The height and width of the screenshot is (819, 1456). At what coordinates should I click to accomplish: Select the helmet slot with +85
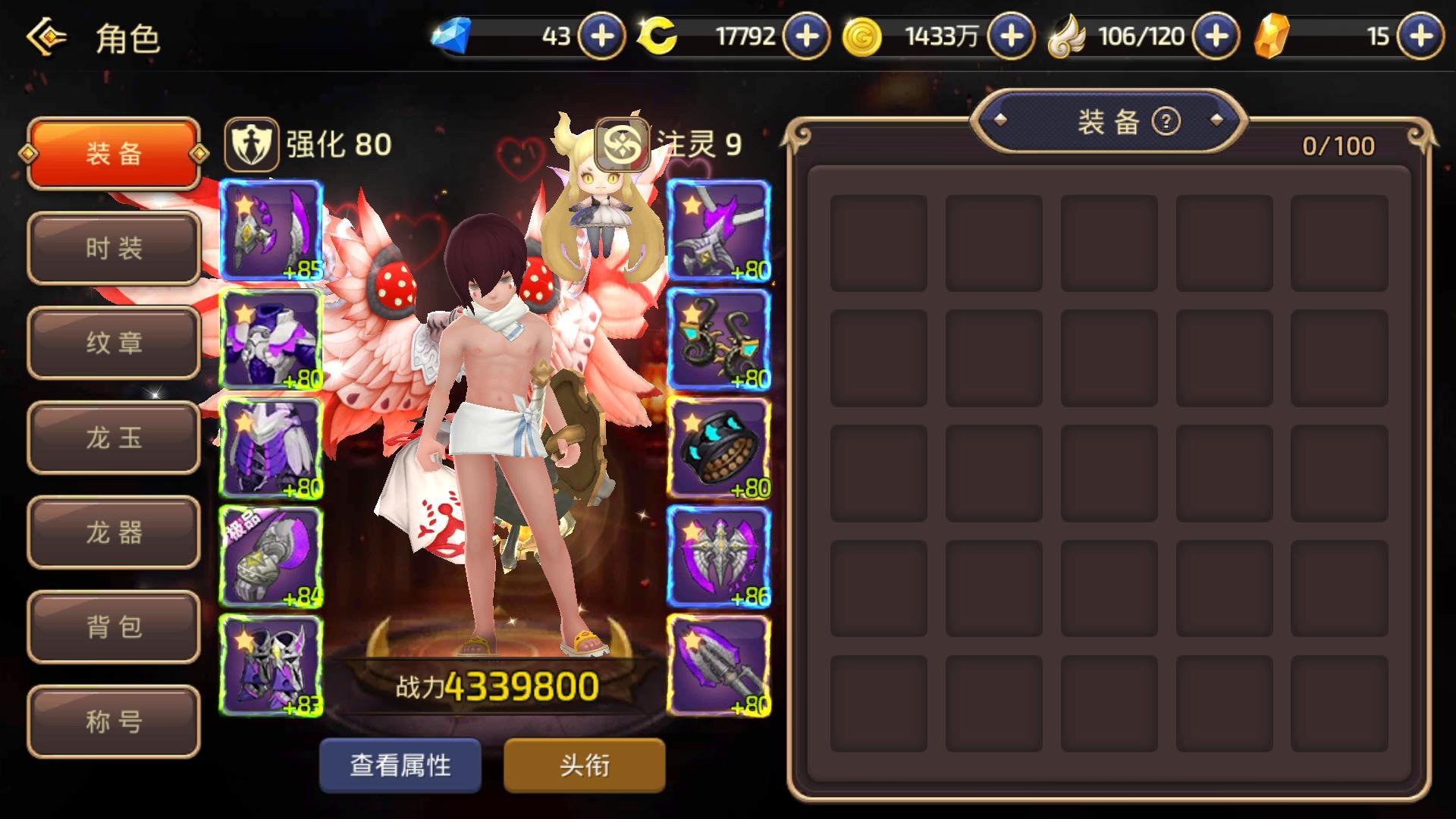(x=271, y=231)
